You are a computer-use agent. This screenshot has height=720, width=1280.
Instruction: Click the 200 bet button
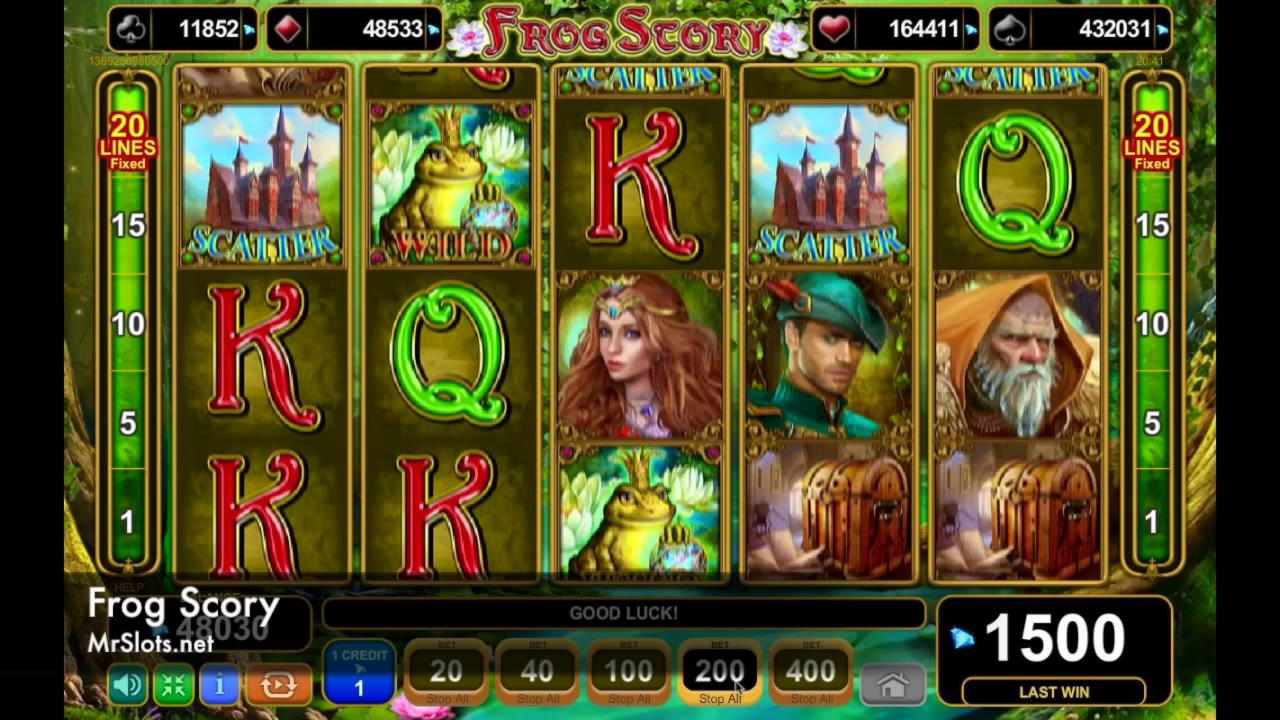[720, 673]
